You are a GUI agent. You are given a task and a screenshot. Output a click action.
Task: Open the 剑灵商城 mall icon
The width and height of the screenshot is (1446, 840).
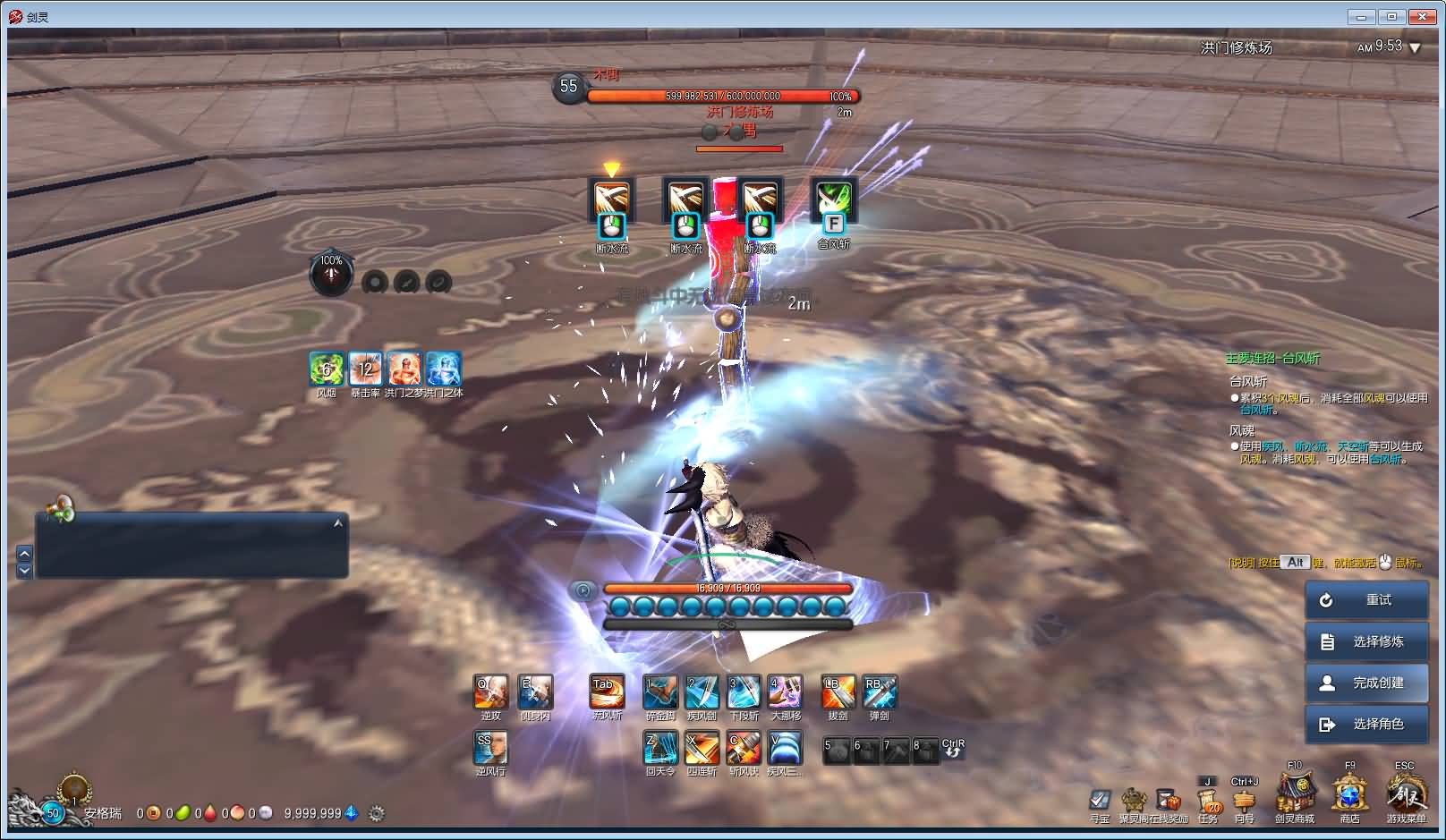point(1294,793)
